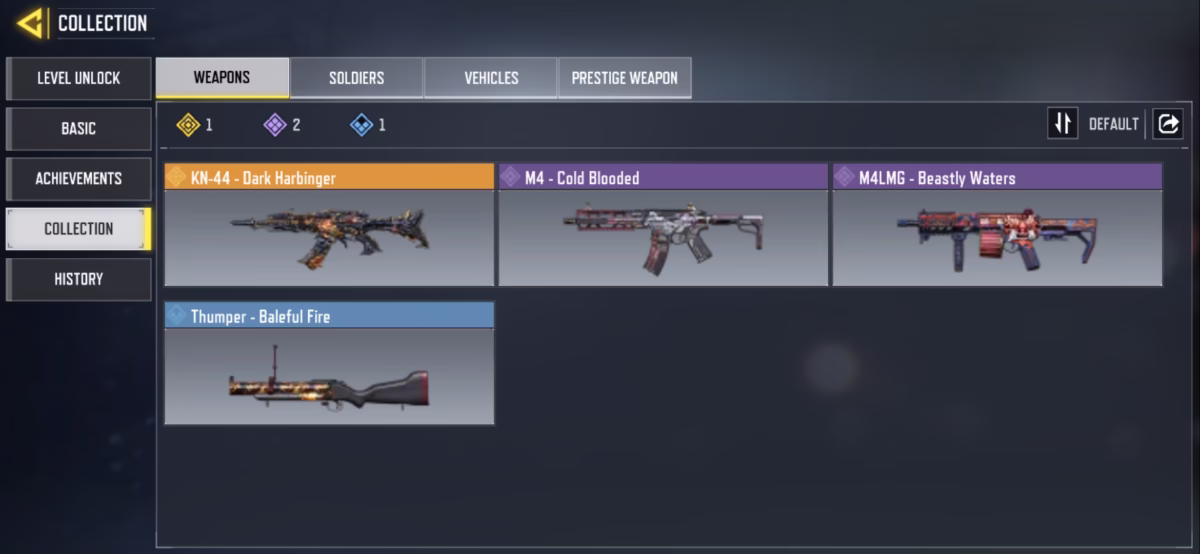Switch to the Soldiers tab
The image size is (1200, 554).
coord(357,77)
